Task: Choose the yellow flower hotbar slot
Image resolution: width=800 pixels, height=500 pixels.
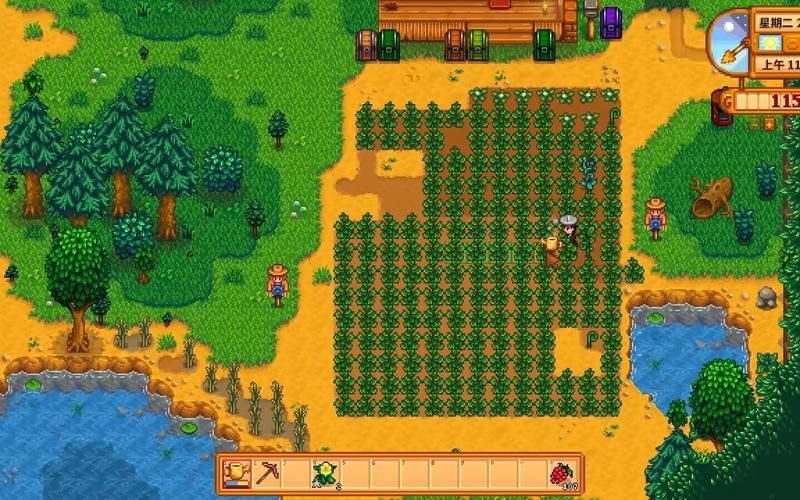Action: (326, 473)
